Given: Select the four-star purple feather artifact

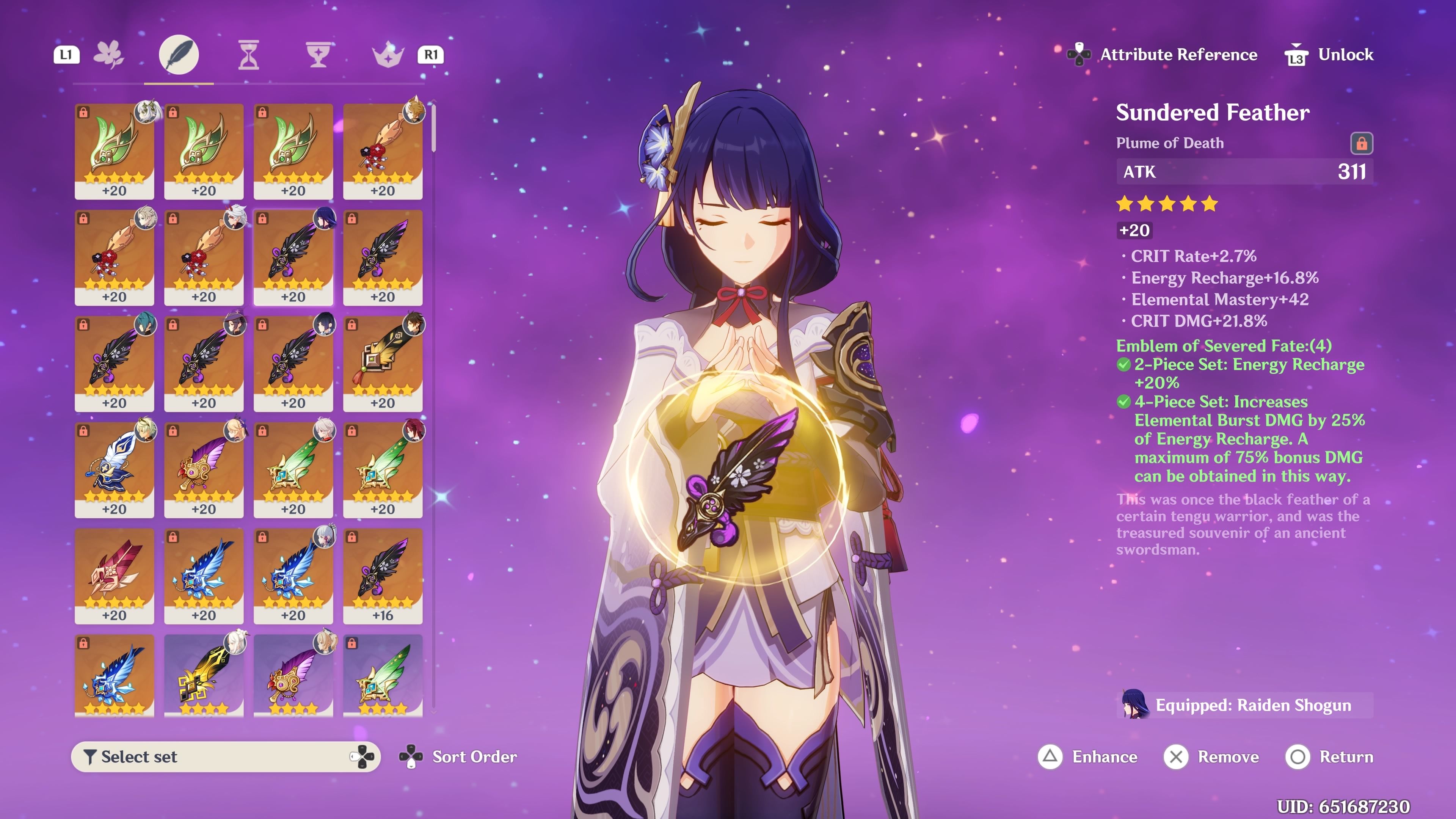Looking at the screenshot, I should [293, 675].
